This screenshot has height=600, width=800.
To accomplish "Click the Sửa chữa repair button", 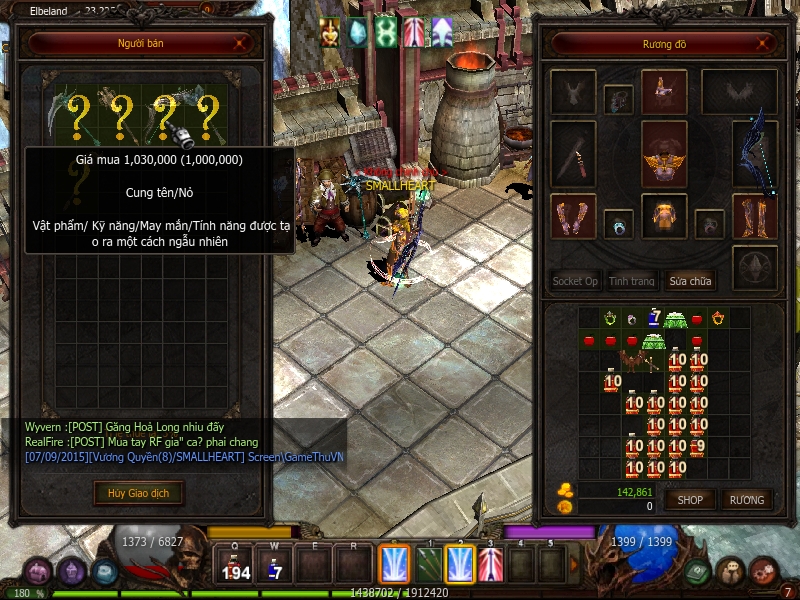I will [x=692, y=281].
